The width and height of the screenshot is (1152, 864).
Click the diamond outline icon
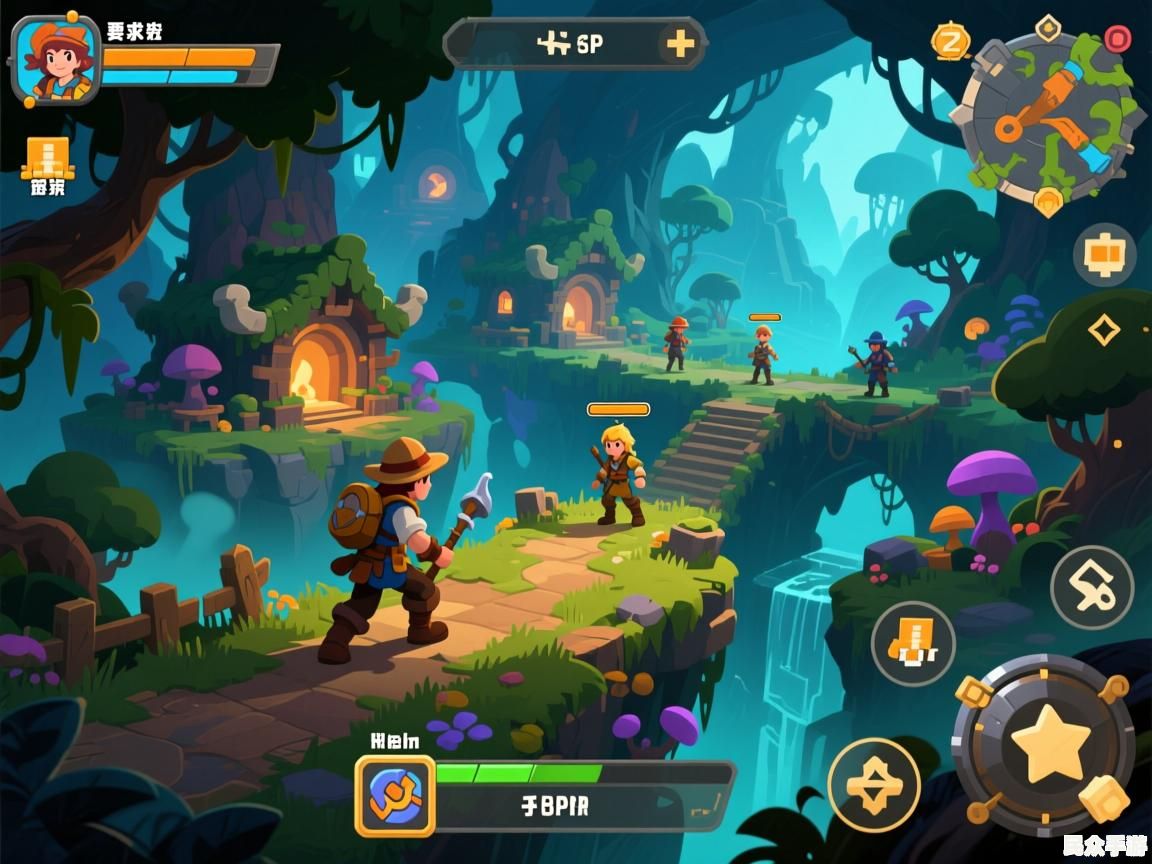(1103, 329)
